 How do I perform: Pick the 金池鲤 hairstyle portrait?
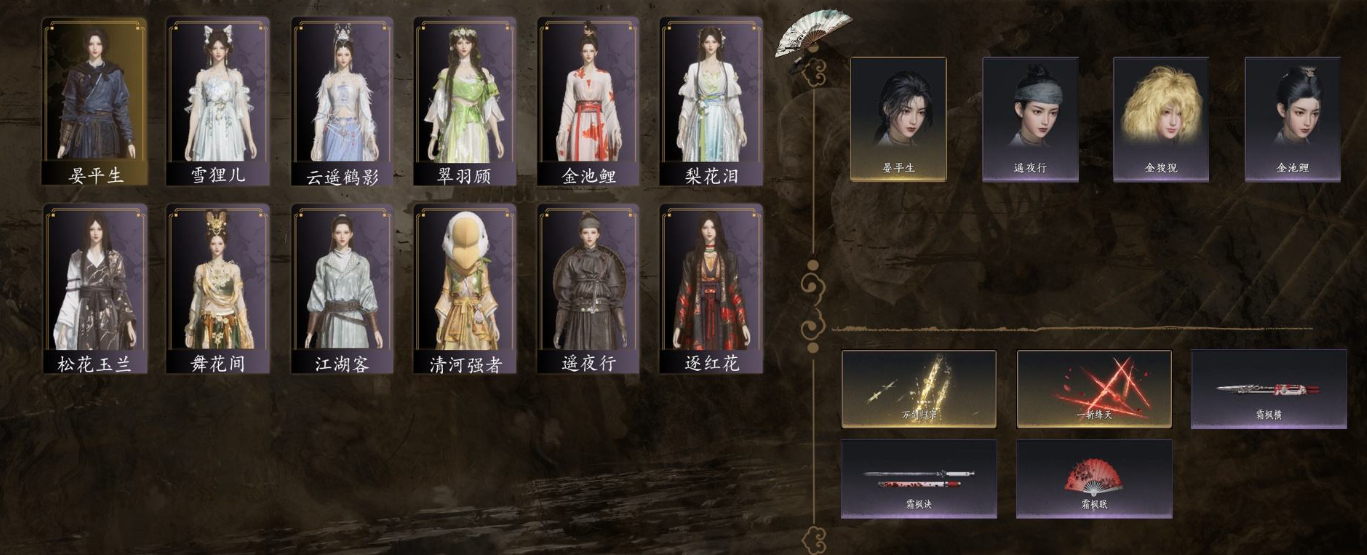tap(1292, 118)
